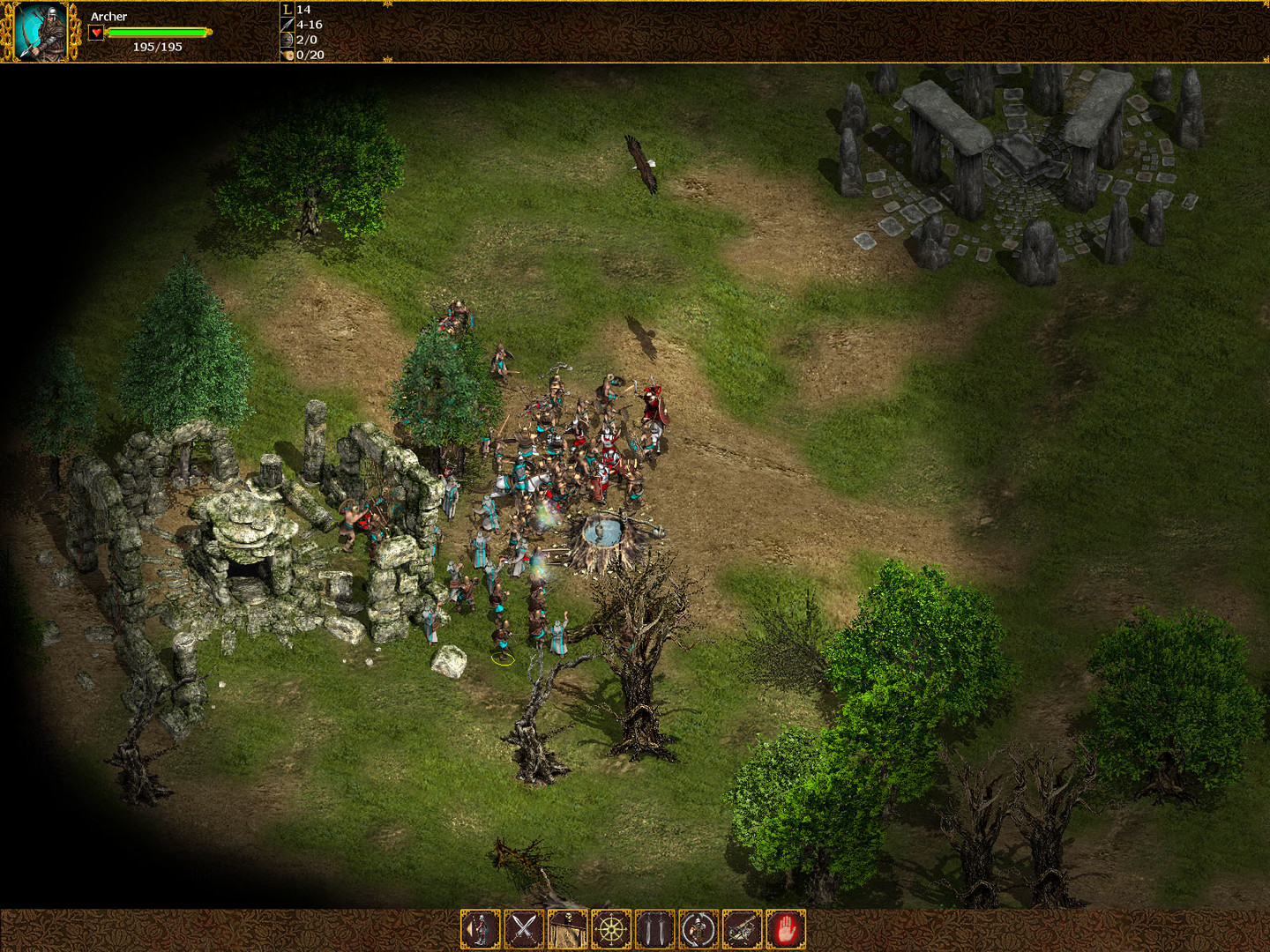Activate the crossed swords attack command
Viewport: 1270px width, 952px height.
point(524,929)
